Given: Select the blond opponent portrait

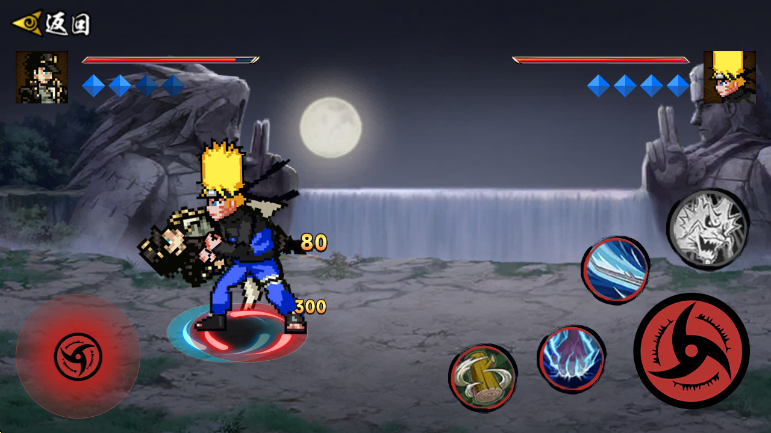Looking at the screenshot, I should tap(729, 77).
